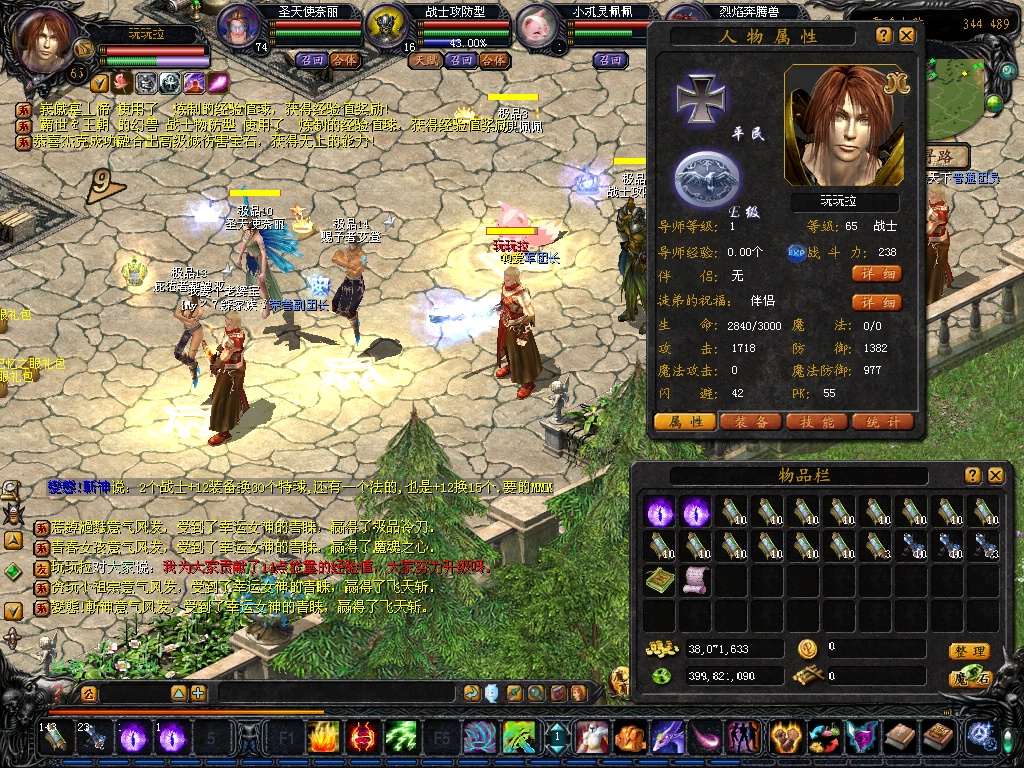Open the 魔石 magic stone button
Image resolution: width=1024 pixels, height=768 pixels.
tap(970, 678)
